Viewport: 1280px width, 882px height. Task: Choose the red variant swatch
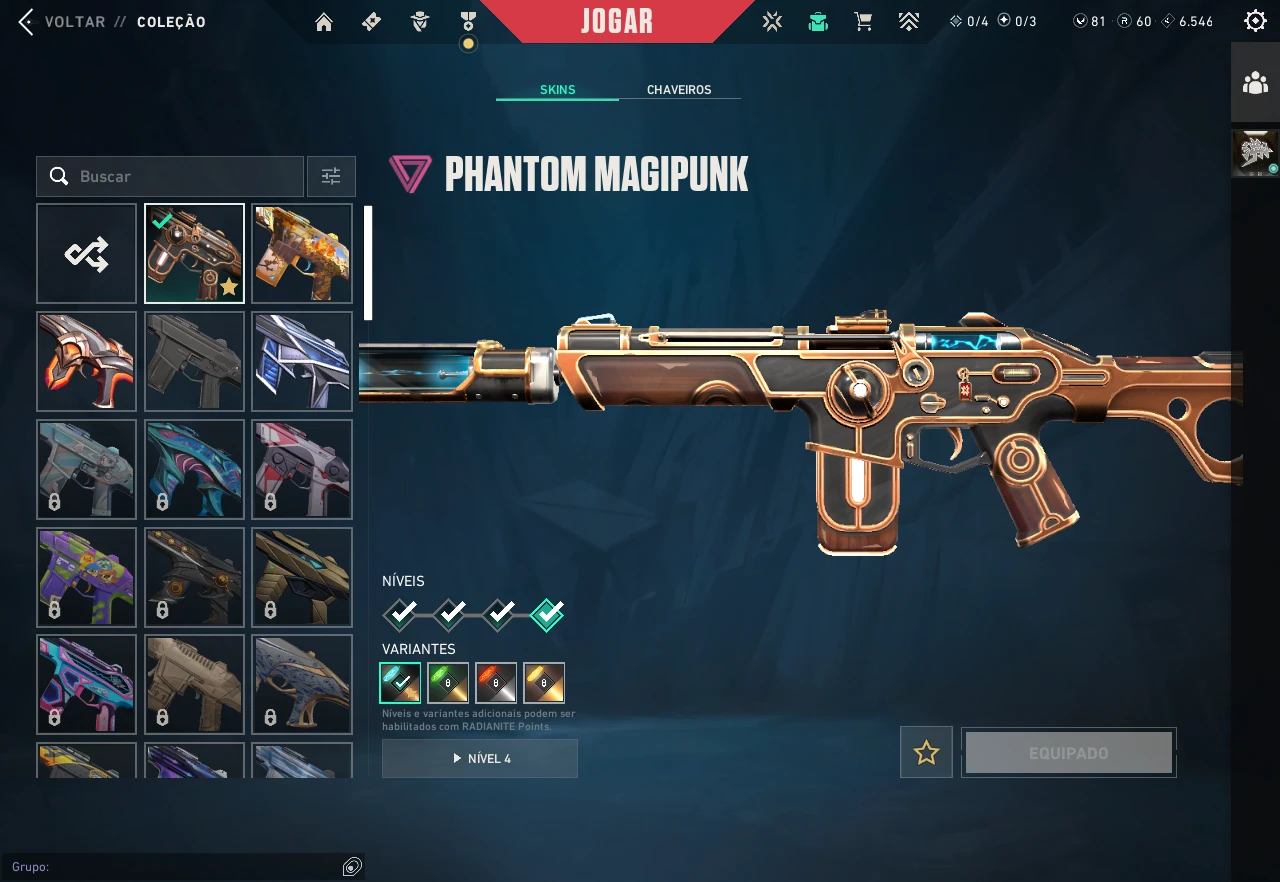(496, 683)
